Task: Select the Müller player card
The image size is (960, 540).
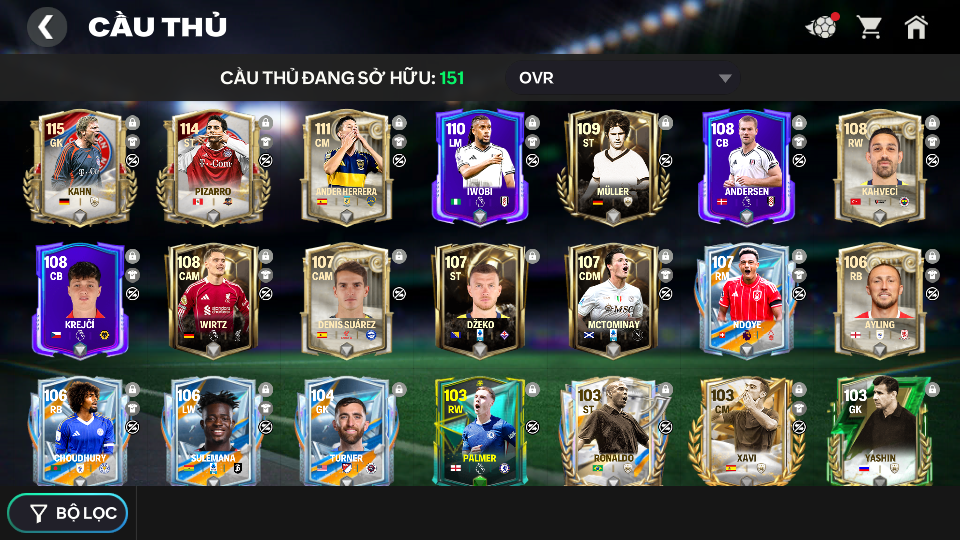Action: coord(613,165)
